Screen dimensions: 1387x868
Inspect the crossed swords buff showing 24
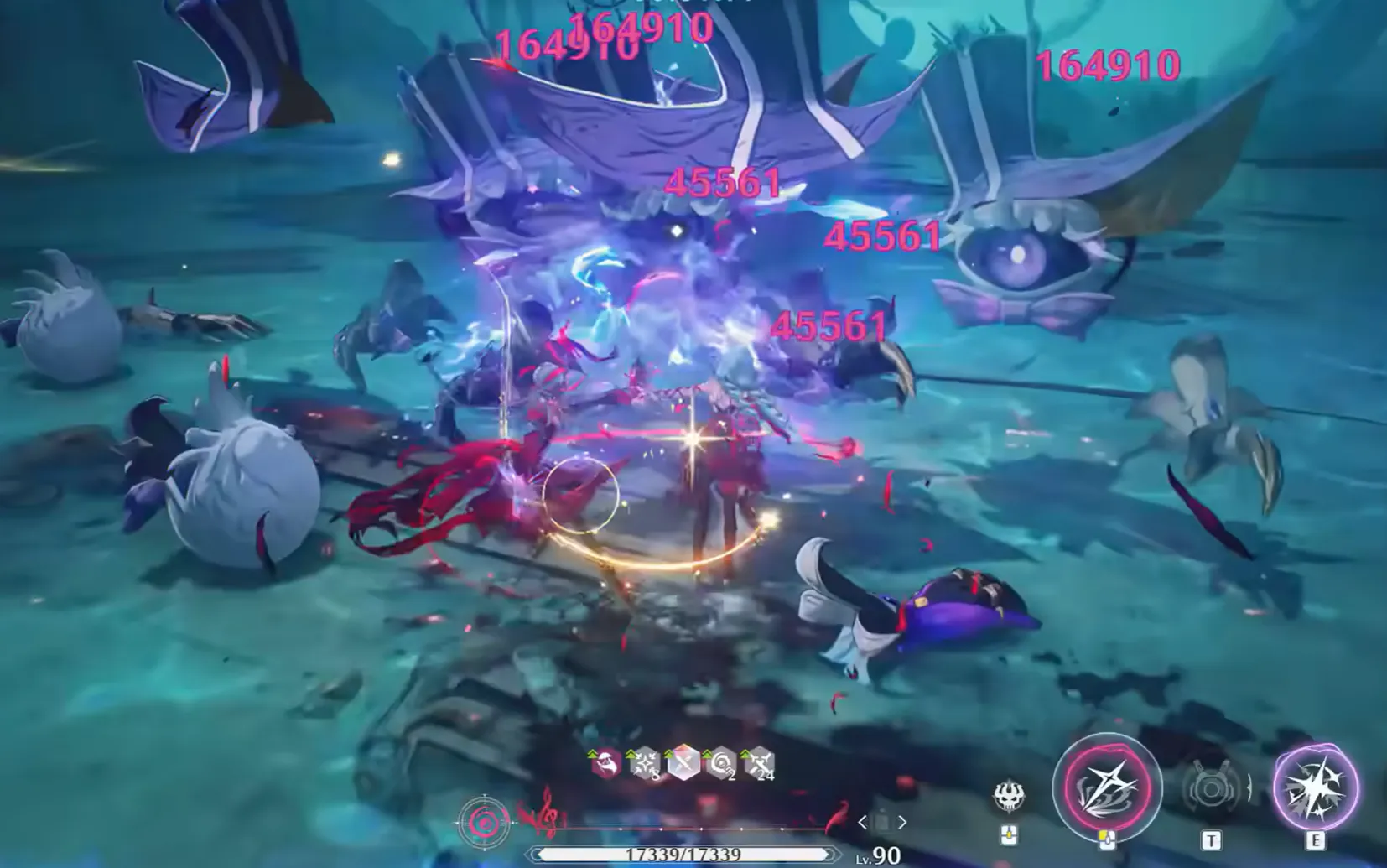pyautogui.click(x=760, y=764)
